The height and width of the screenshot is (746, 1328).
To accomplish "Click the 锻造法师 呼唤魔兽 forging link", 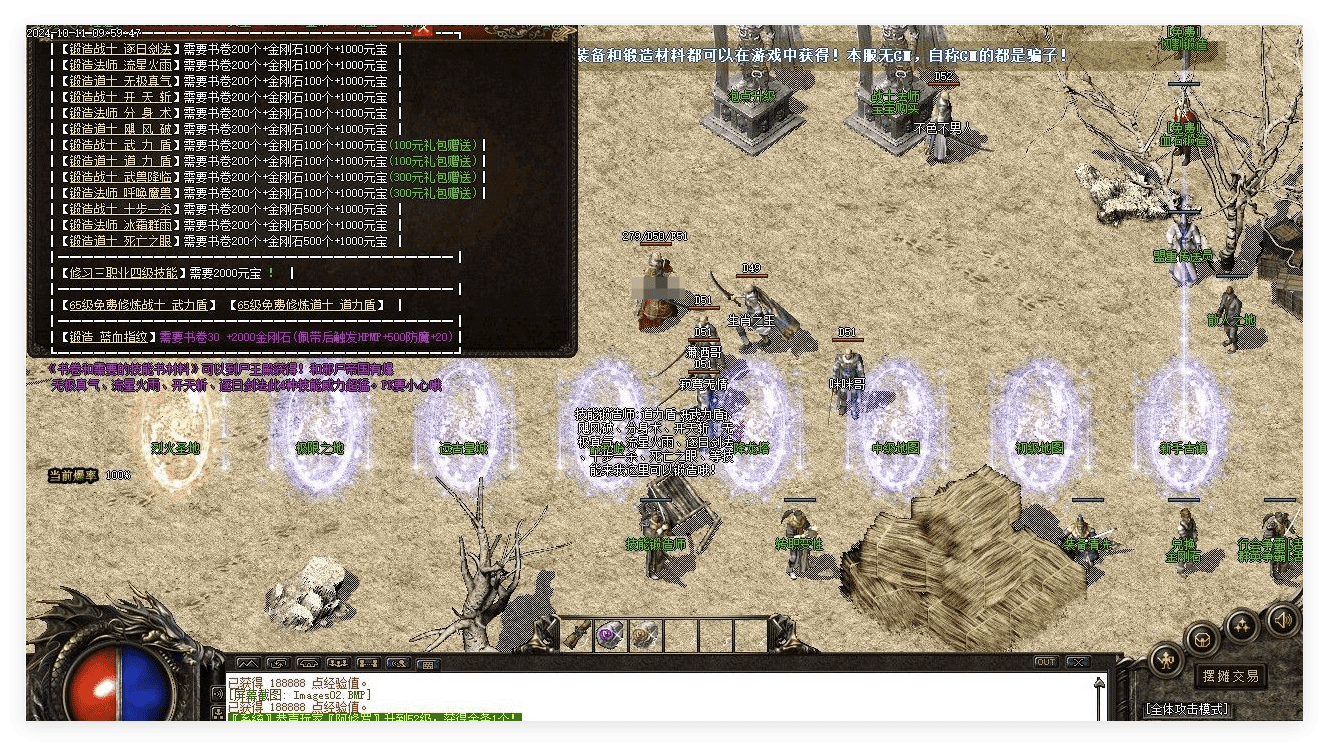I will 121,193.
